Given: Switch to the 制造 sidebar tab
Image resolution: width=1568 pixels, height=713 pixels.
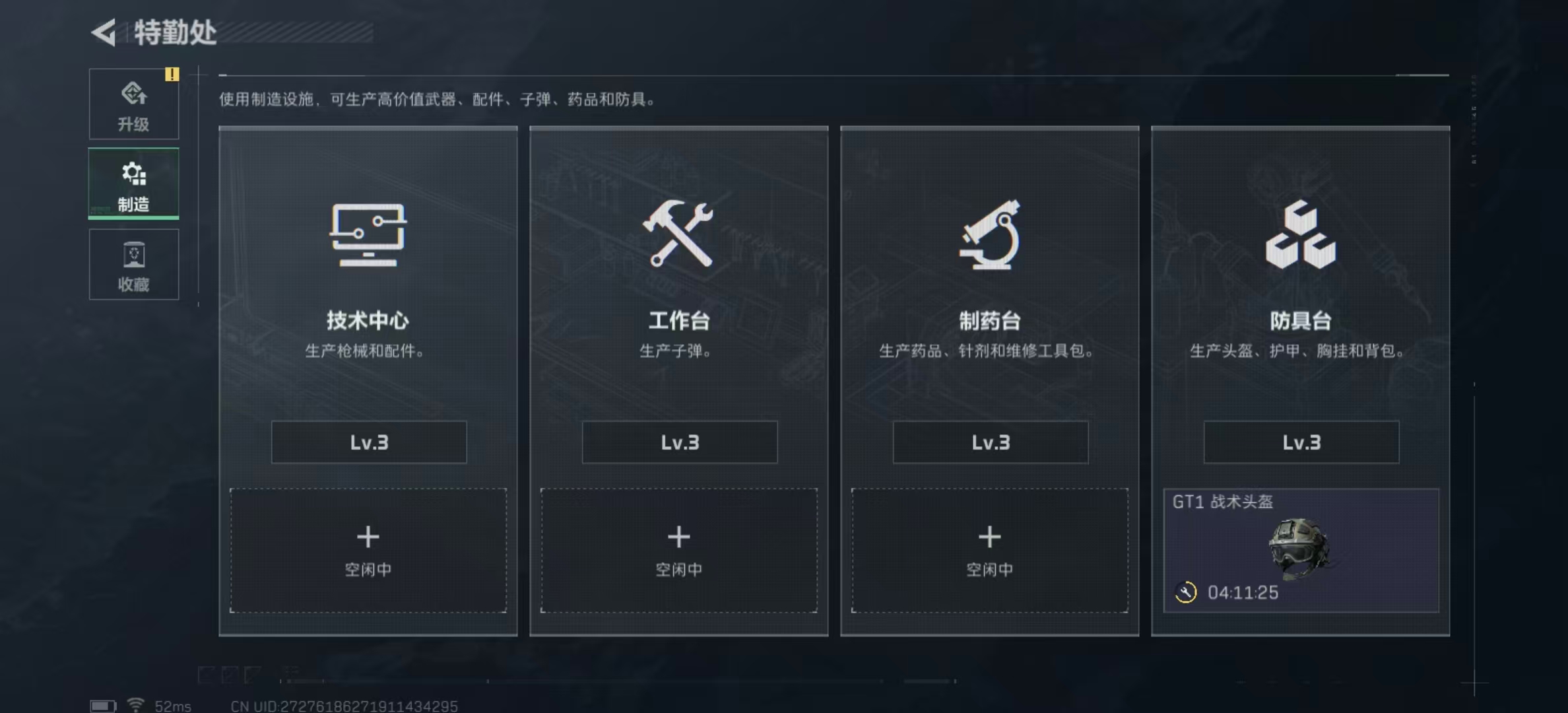Looking at the screenshot, I should pyautogui.click(x=134, y=184).
